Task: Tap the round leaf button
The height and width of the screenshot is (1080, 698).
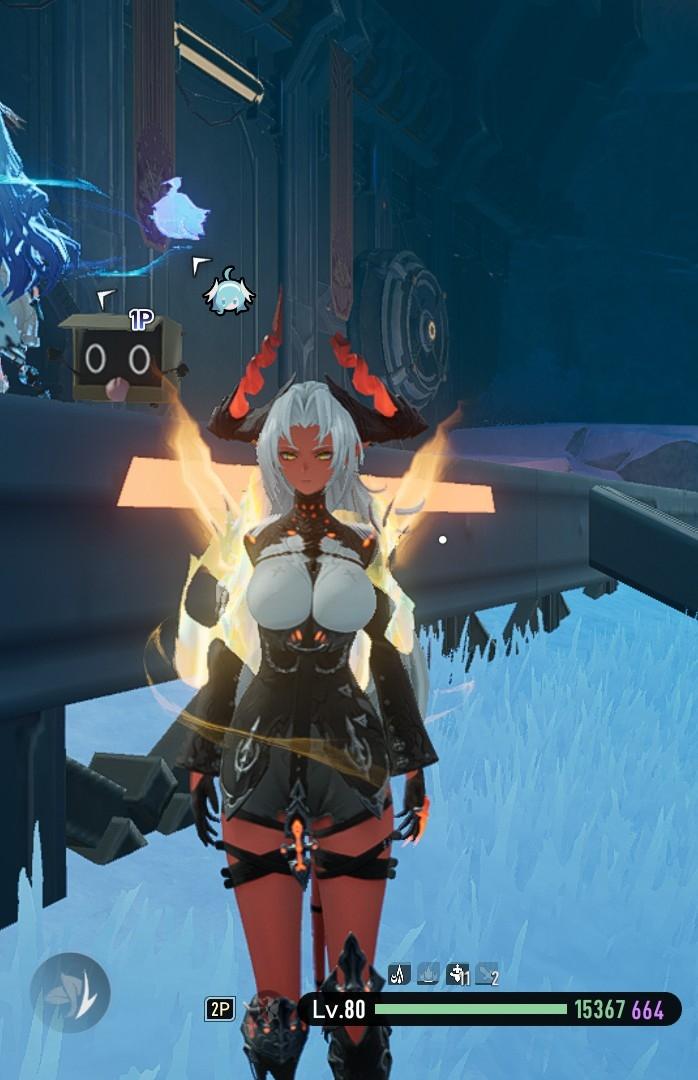Action: pos(70,992)
